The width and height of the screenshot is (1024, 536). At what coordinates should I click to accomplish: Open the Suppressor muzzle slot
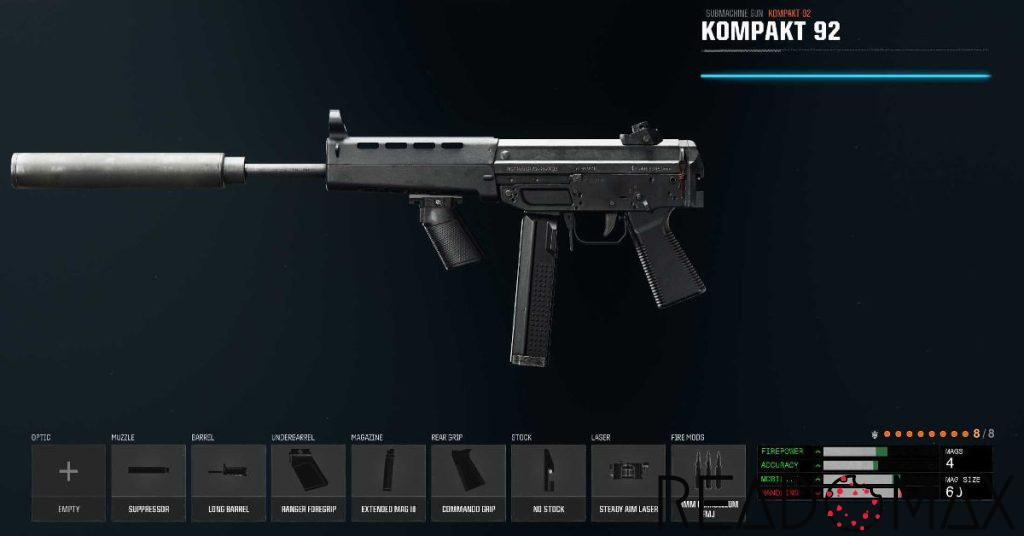pos(148,482)
